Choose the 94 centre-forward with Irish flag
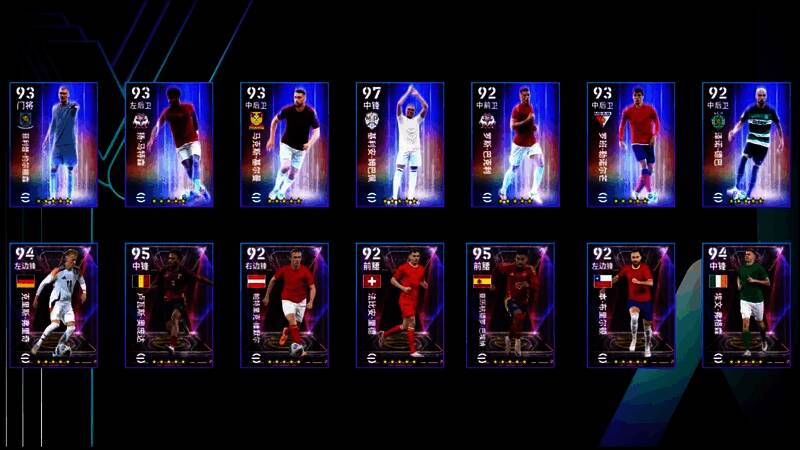Screen dimensions: 800x450 (746, 304)
